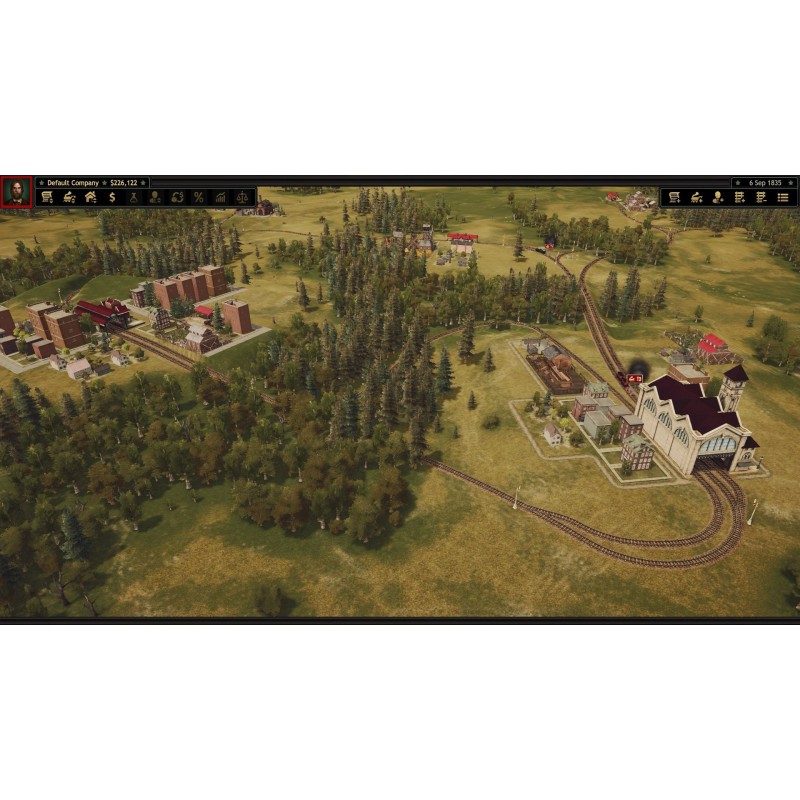The width and height of the screenshot is (800, 800).
Task: Open the balance scales menu
Action: tap(242, 198)
